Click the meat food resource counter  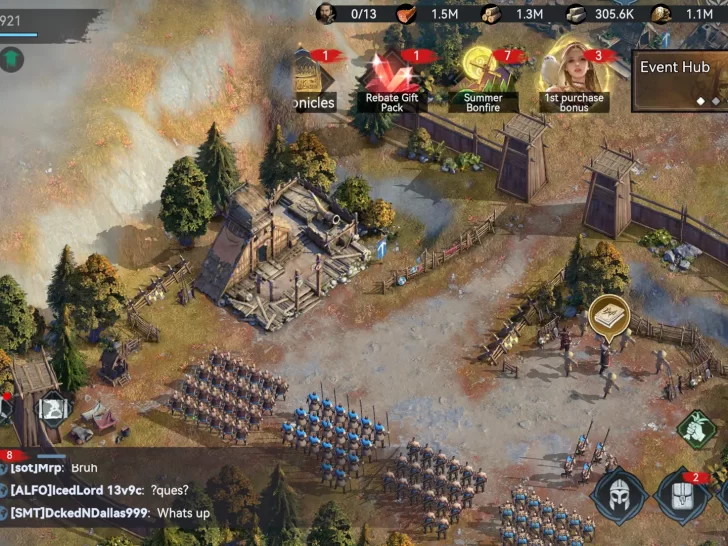426,13
